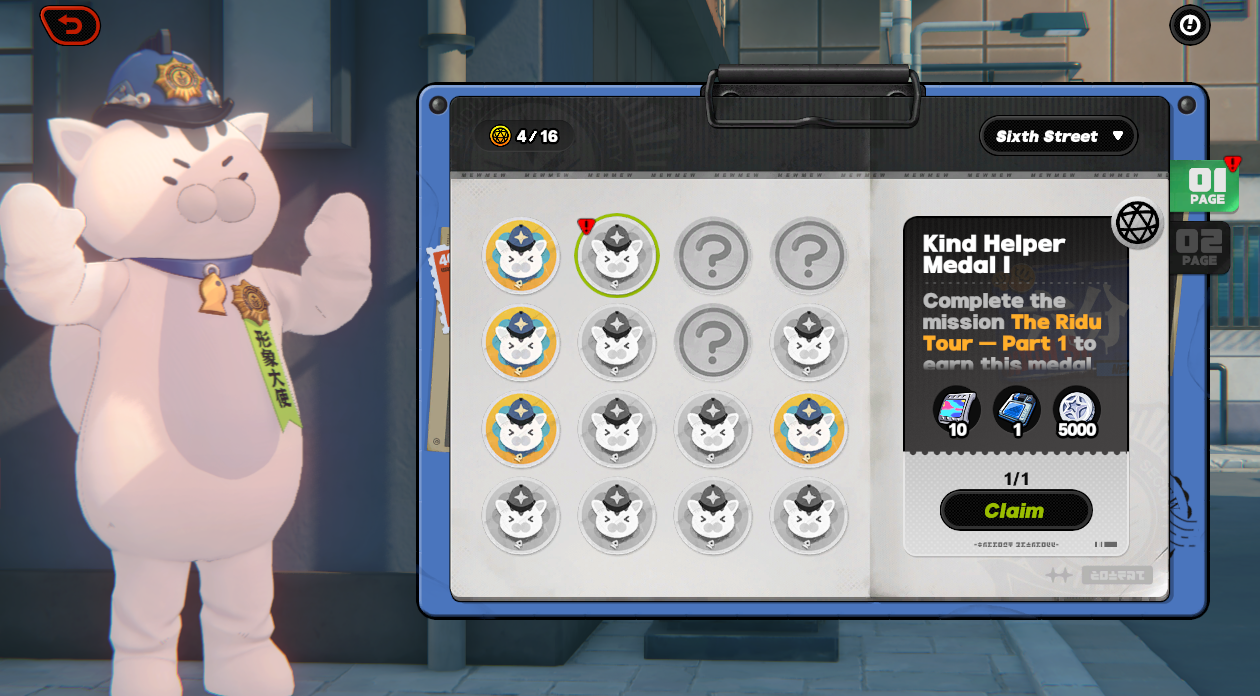Select the 01 page tab
1260x696 pixels.
[1206, 186]
